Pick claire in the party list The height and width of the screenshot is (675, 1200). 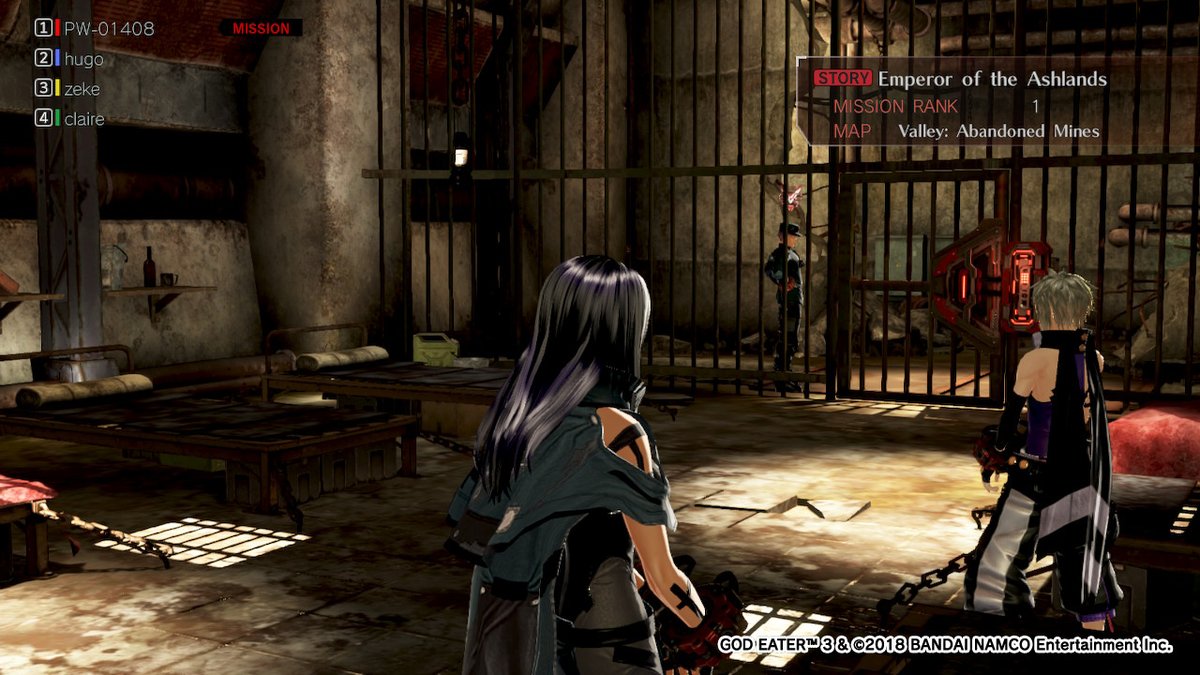coord(84,119)
